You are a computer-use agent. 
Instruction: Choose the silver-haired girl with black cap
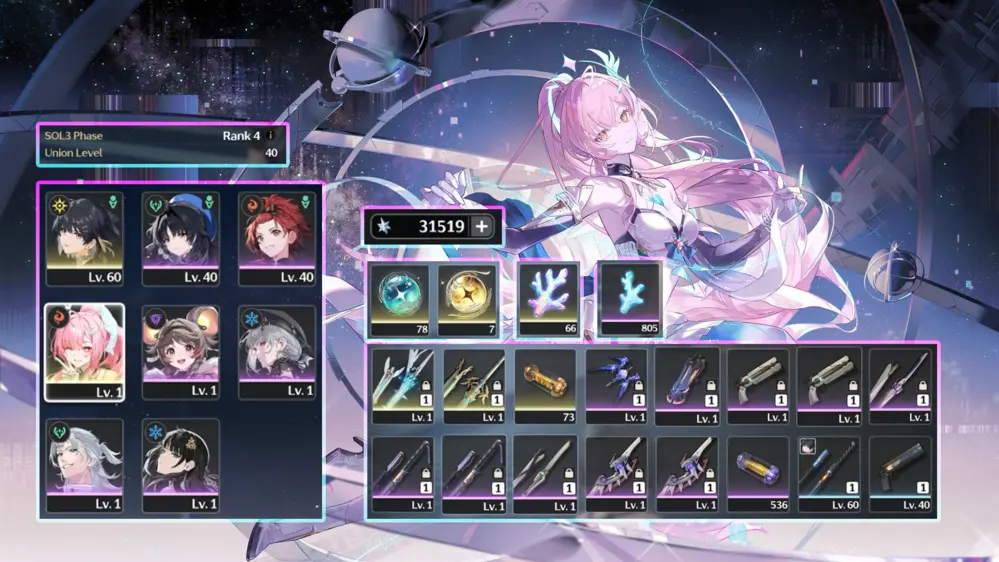[277, 352]
